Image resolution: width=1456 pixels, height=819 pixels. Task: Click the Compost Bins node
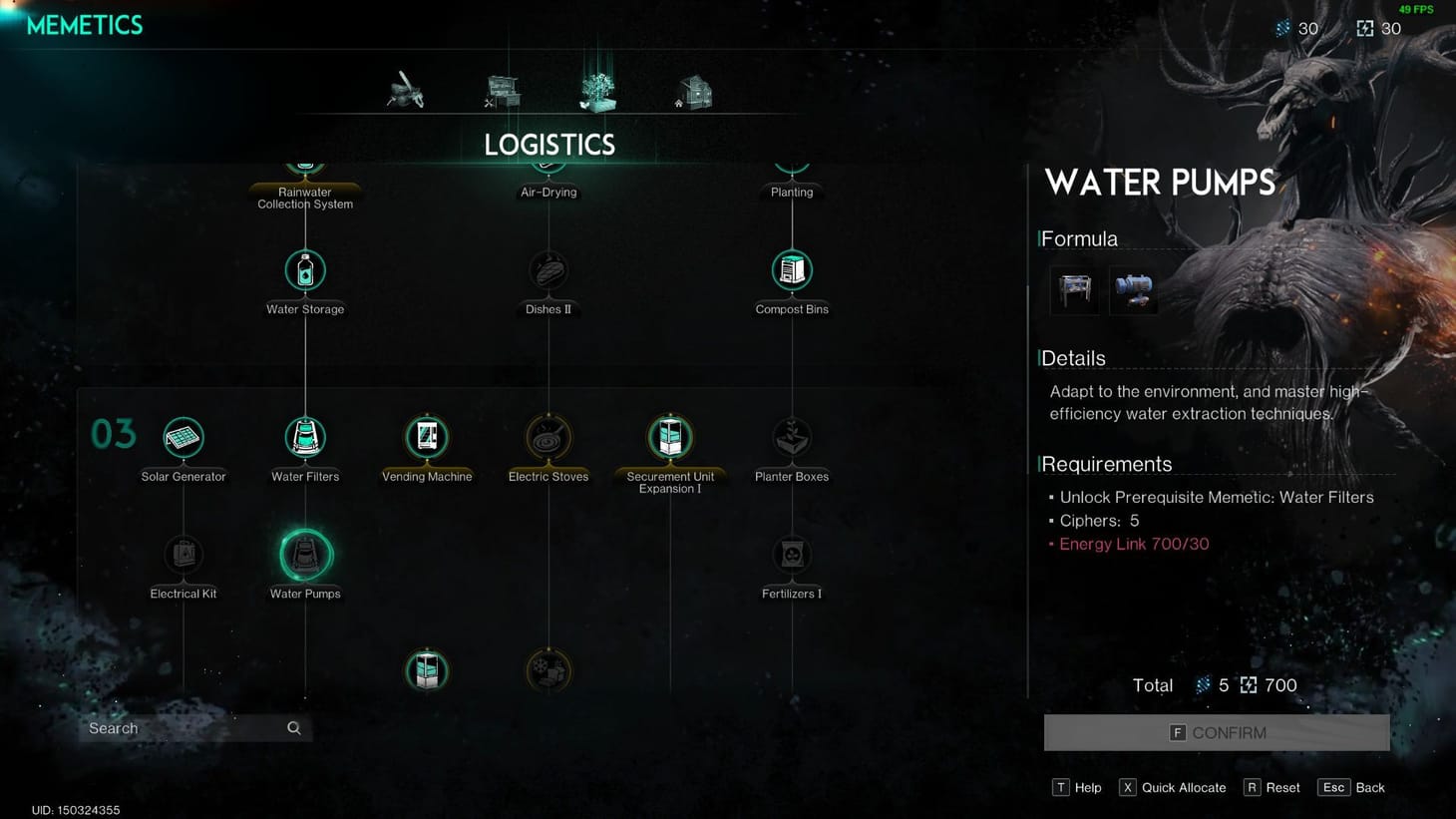(x=791, y=268)
